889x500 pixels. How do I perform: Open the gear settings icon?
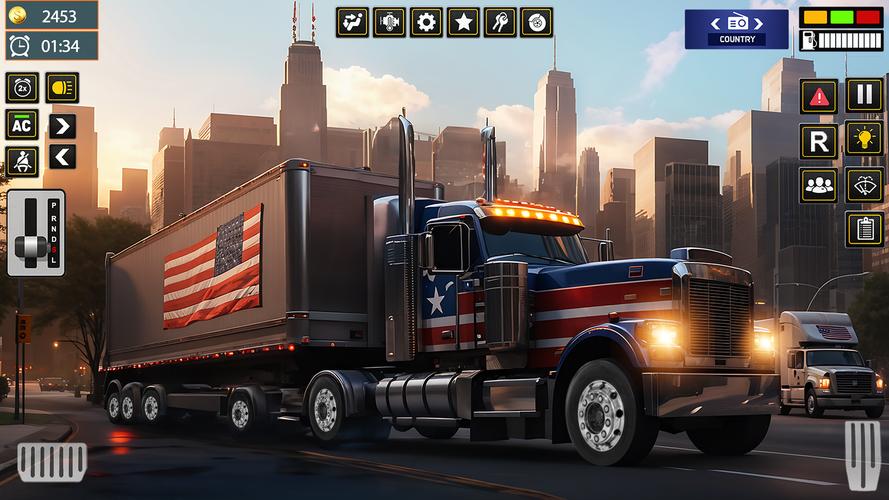pyautogui.click(x=426, y=21)
